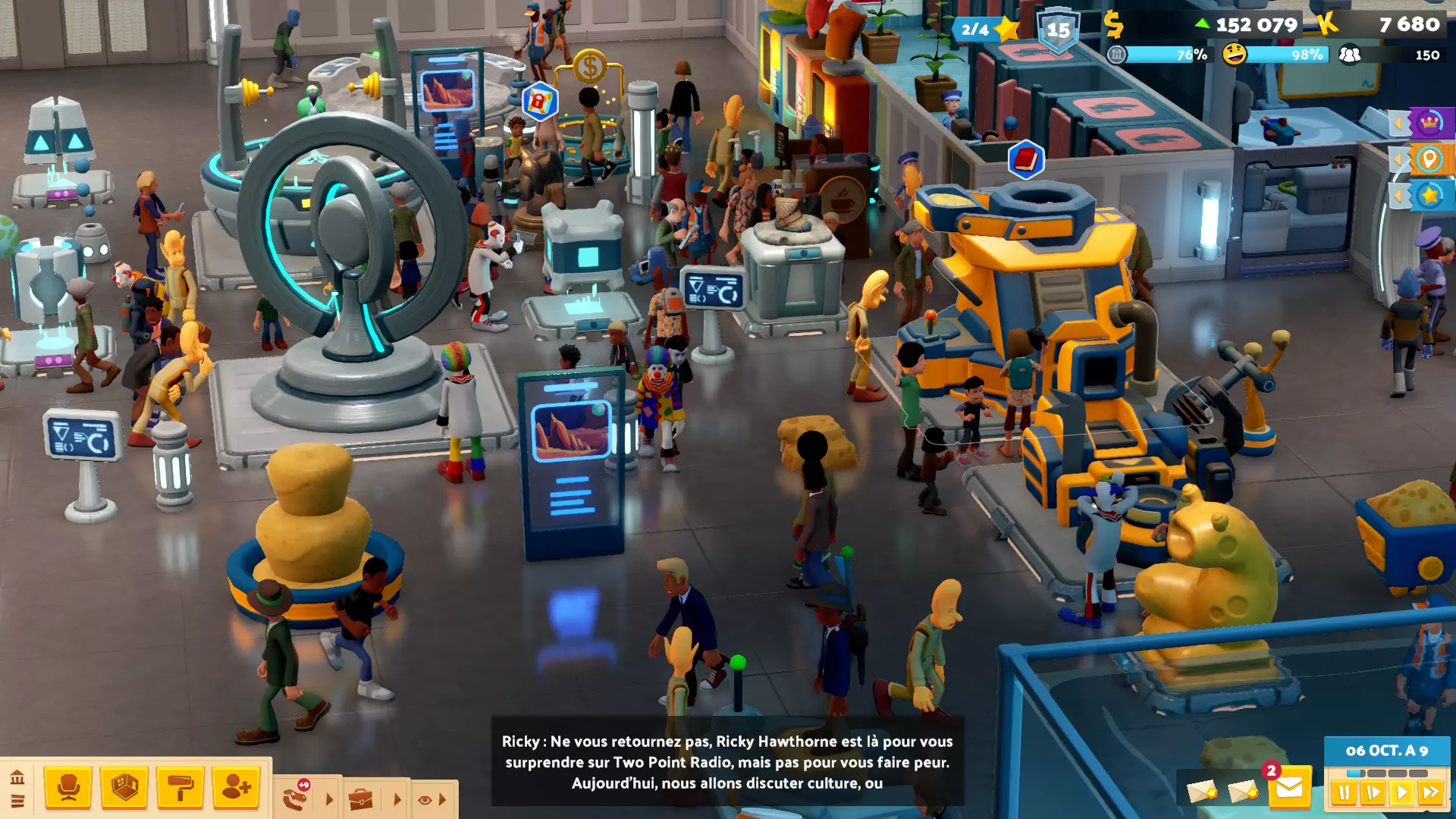1456x819 pixels.
Task: Open the hire staff menu
Action: pos(236,789)
